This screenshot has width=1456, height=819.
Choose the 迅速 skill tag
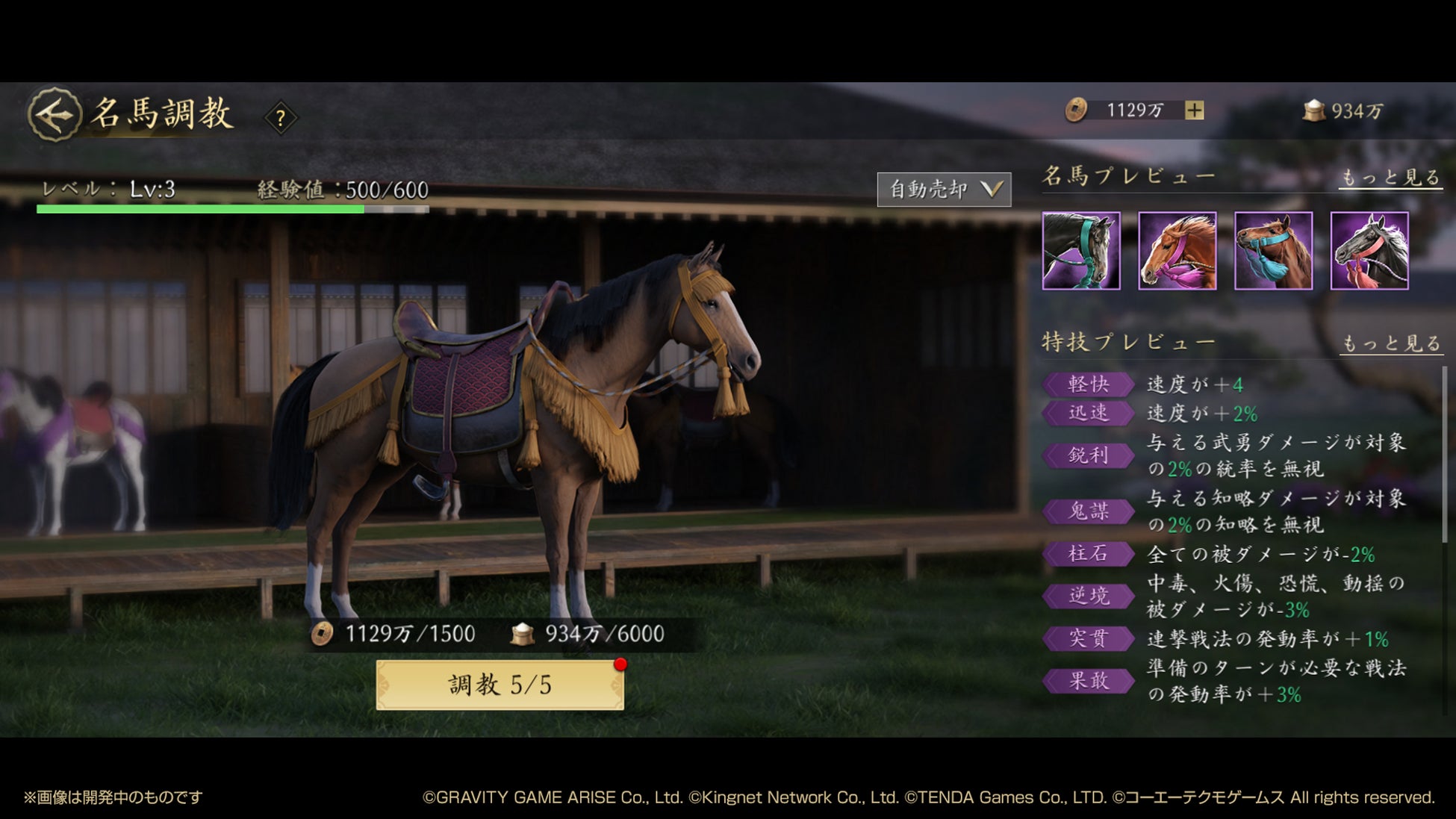(x=1089, y=413)
